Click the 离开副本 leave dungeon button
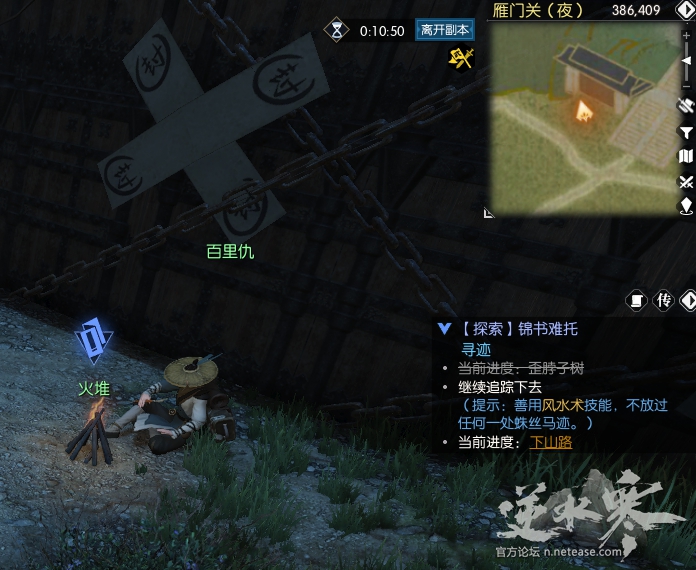The width and height of the screenshot is (696, 570). coord(445,30)
